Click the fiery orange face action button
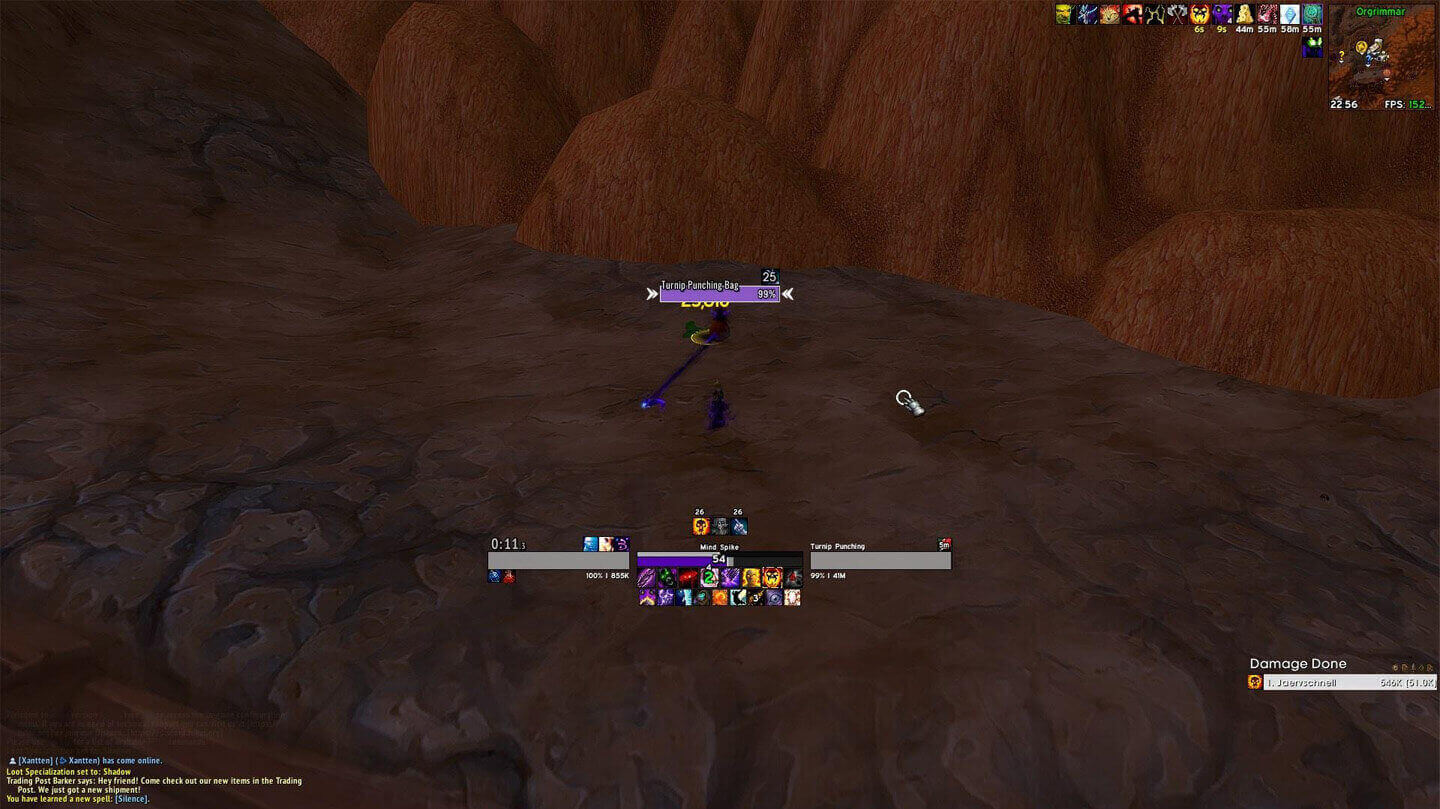 pyautogui.click(x=772, y=578)
